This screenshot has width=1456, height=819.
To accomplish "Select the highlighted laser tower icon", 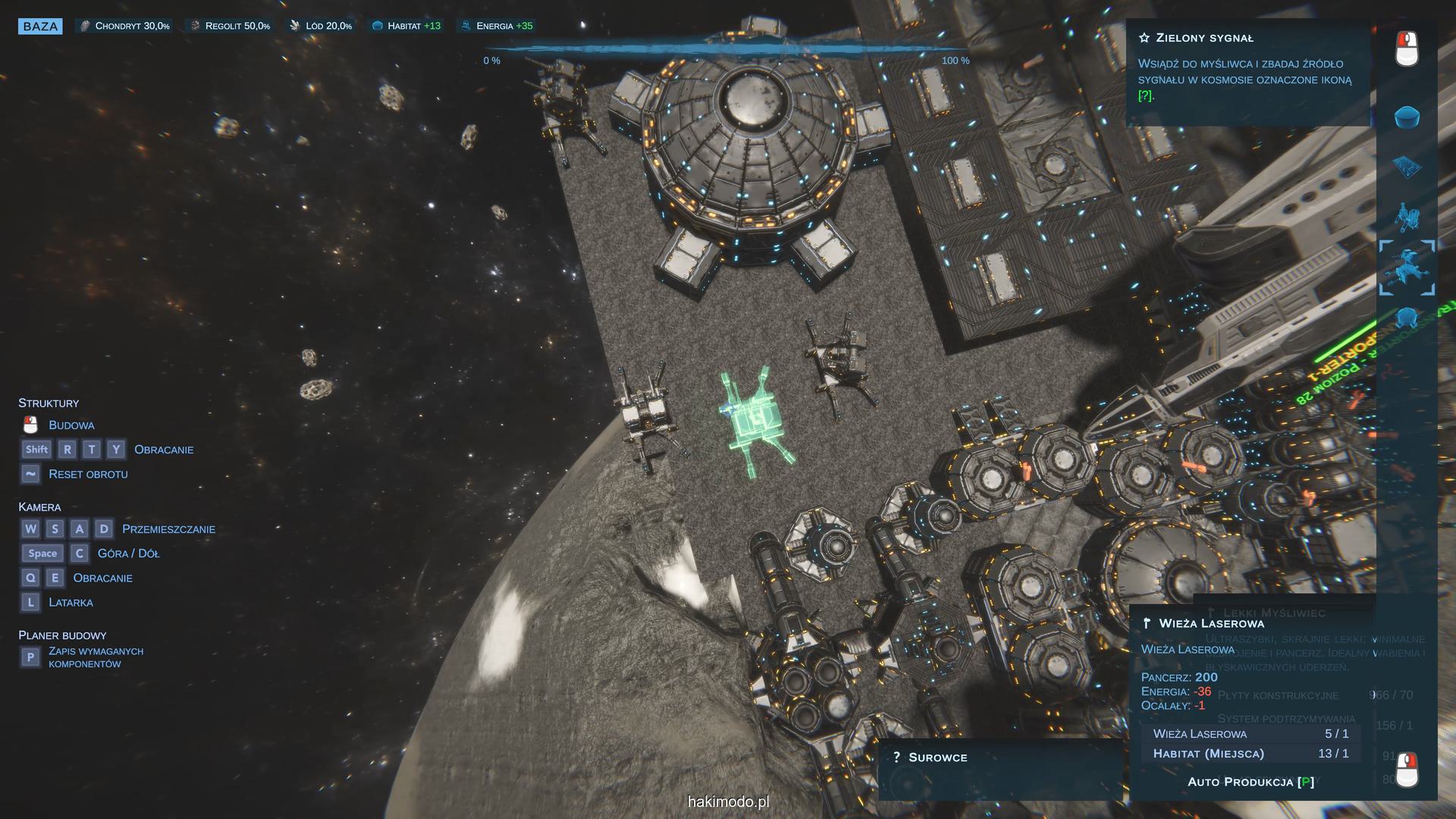I will 1407,268.
